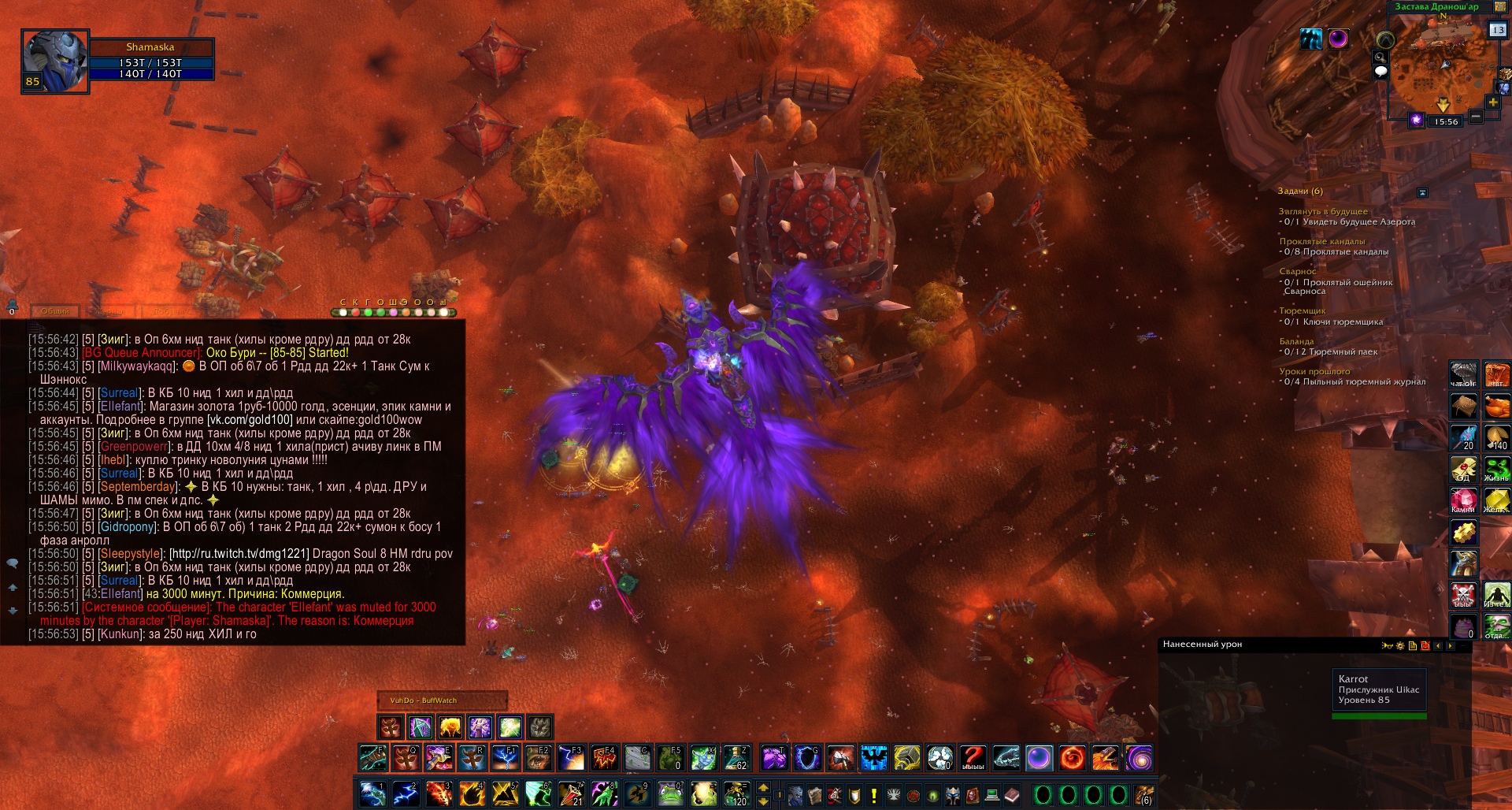This screenshot has width=1512, height=810.
Task: Use the frog Hex ability
Action: click(669, 794)
